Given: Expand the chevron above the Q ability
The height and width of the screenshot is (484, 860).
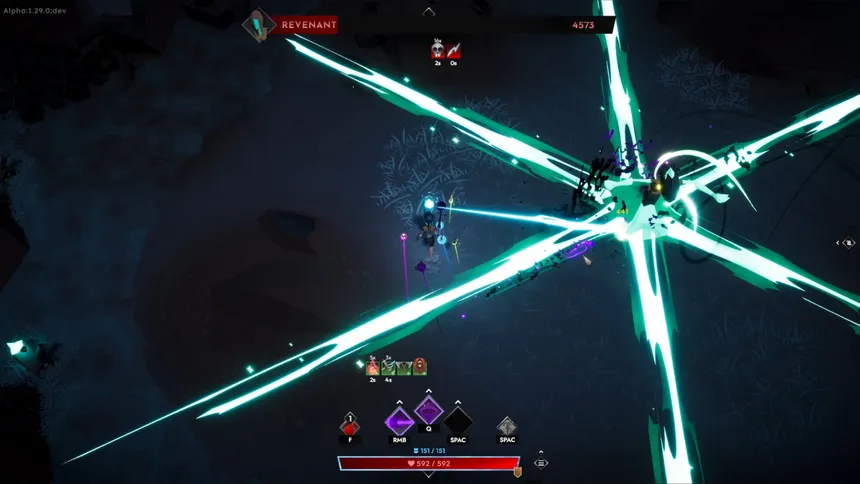Looking at the screenshot, I should [x=429, y=392].
